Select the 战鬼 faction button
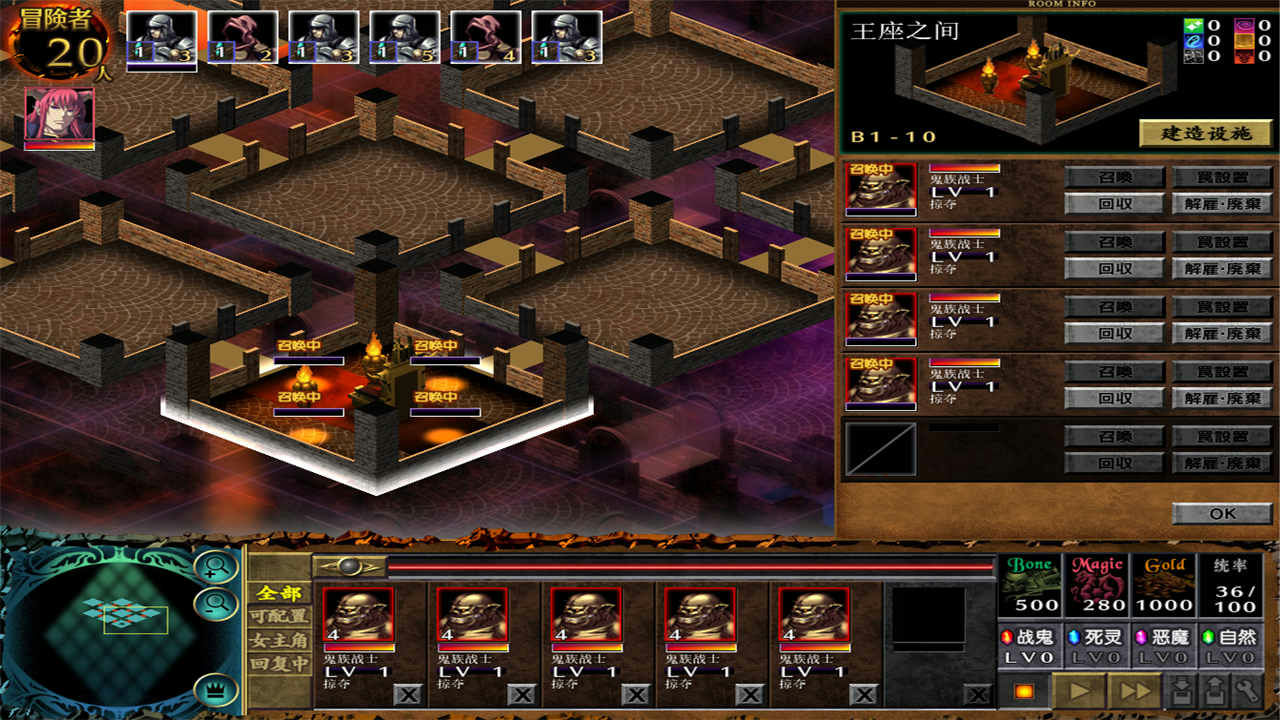 [1030, 644]
